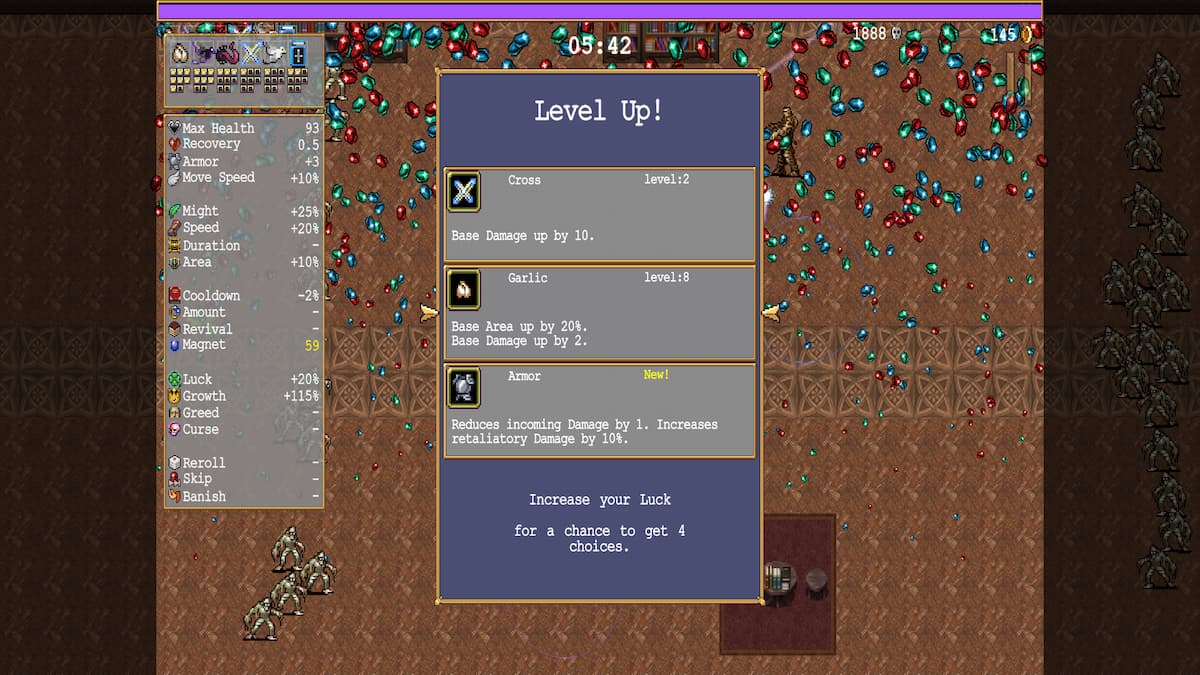The width and height of the screenshot is (1200, 675).
Task: Select the white dove weapon icon
Action: 273,54
